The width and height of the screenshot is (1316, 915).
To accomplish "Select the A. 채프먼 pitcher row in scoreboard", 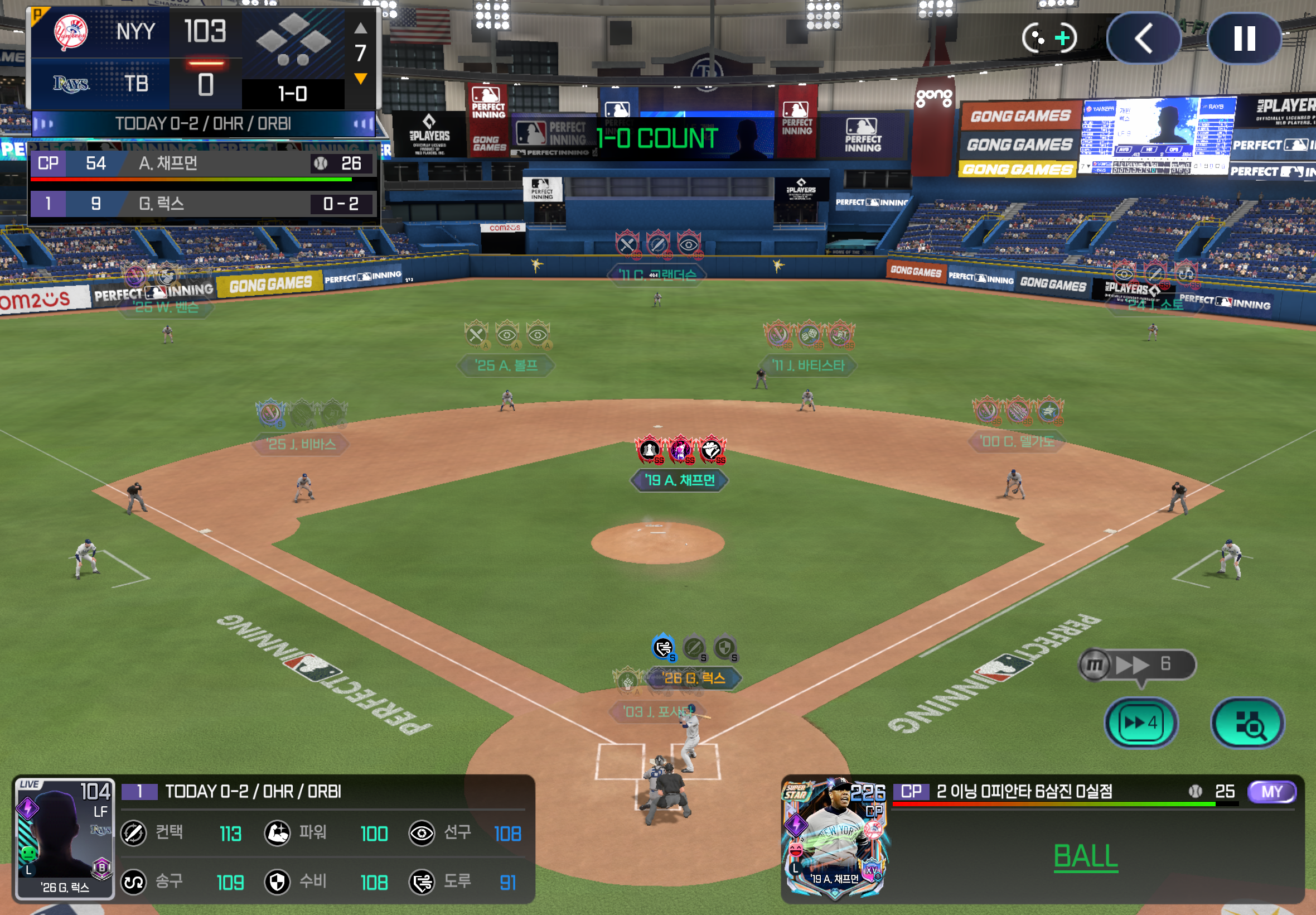I will tap(204, 164).
